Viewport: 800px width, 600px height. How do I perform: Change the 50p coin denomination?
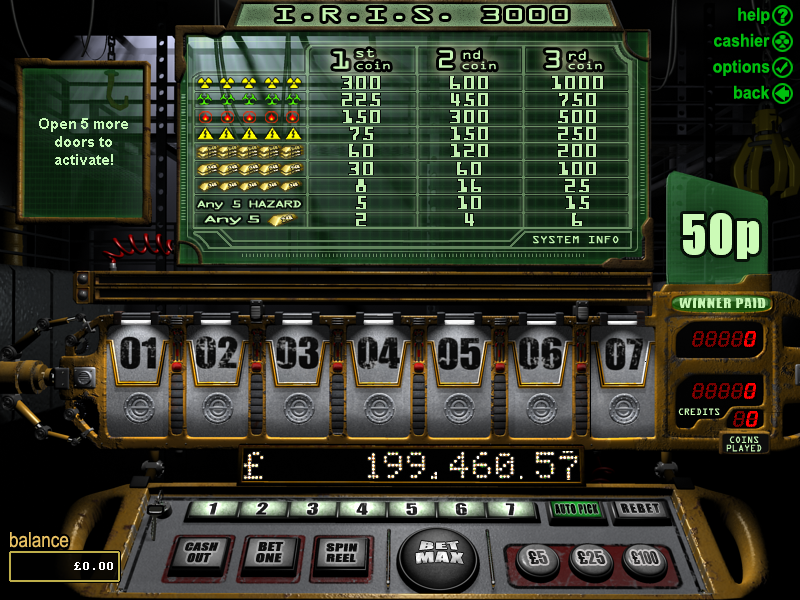[720, 233]
